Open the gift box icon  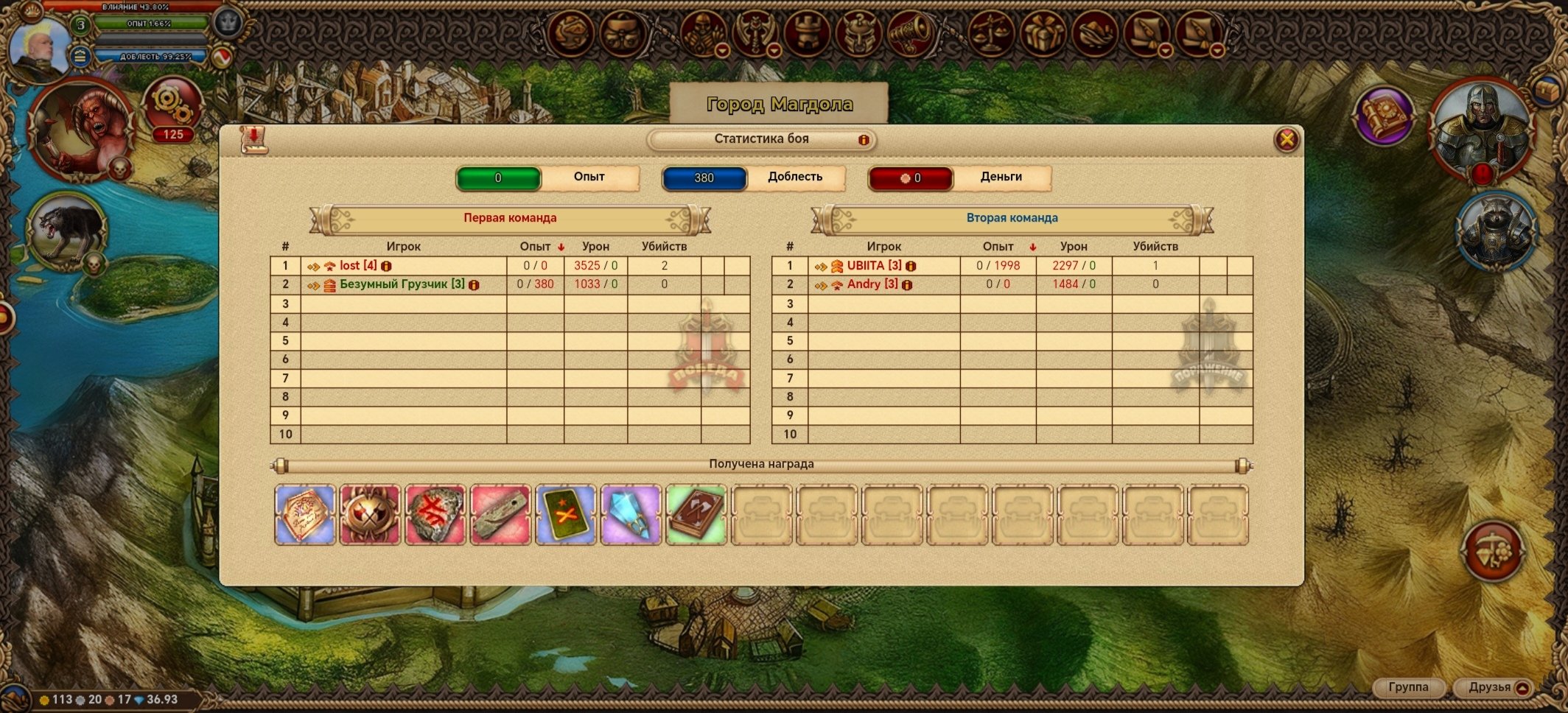click(1043, 33)
